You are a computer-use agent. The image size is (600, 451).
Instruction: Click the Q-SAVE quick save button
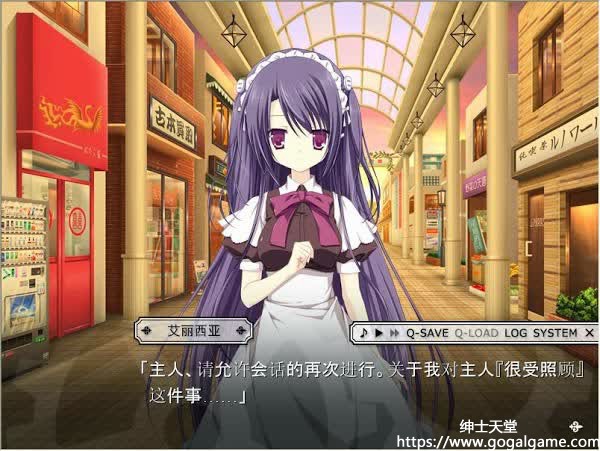[x=427, y=332]
